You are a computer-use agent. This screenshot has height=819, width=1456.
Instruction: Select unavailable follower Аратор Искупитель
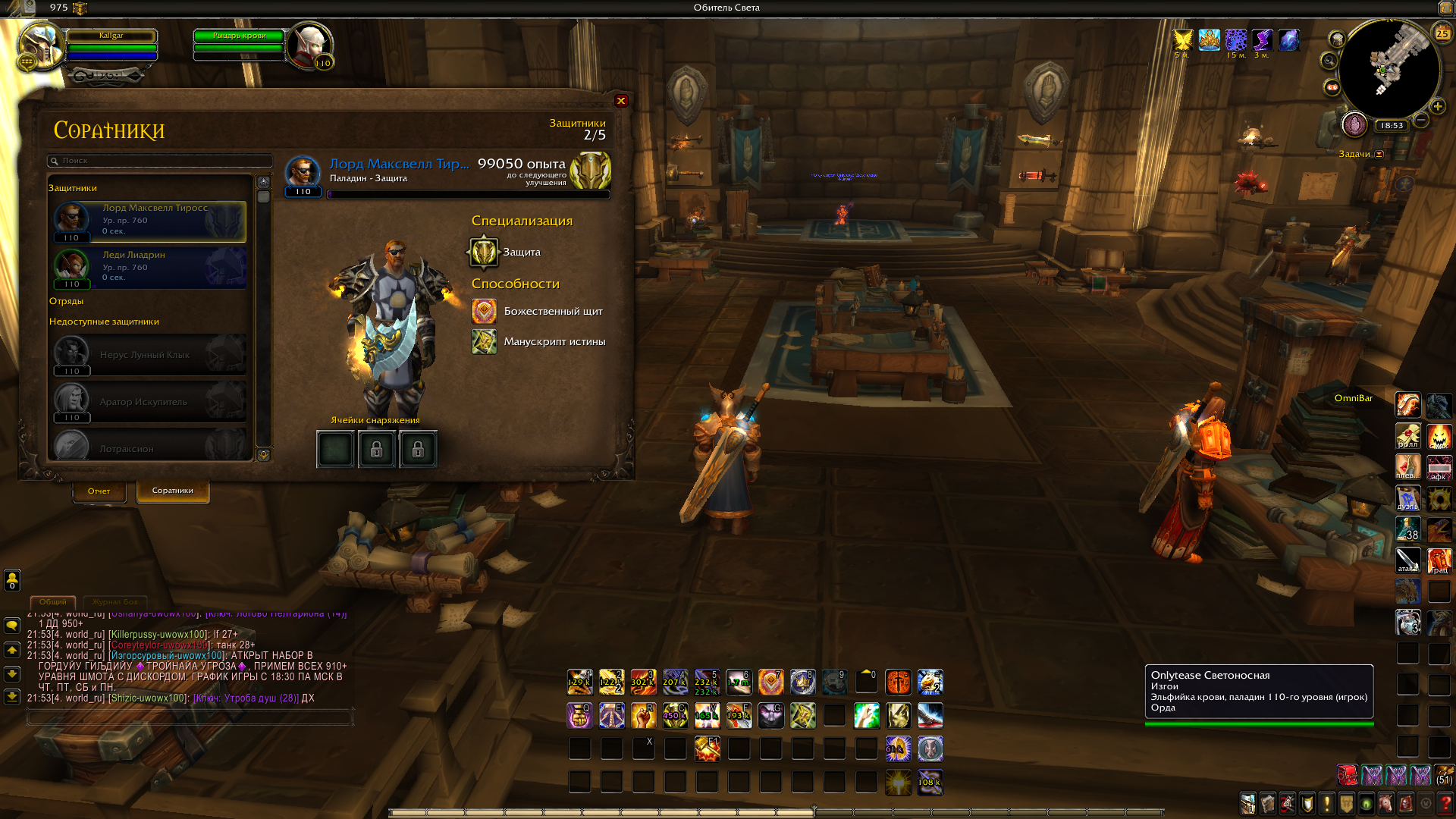pyautogui.click(x=150, y=402)
